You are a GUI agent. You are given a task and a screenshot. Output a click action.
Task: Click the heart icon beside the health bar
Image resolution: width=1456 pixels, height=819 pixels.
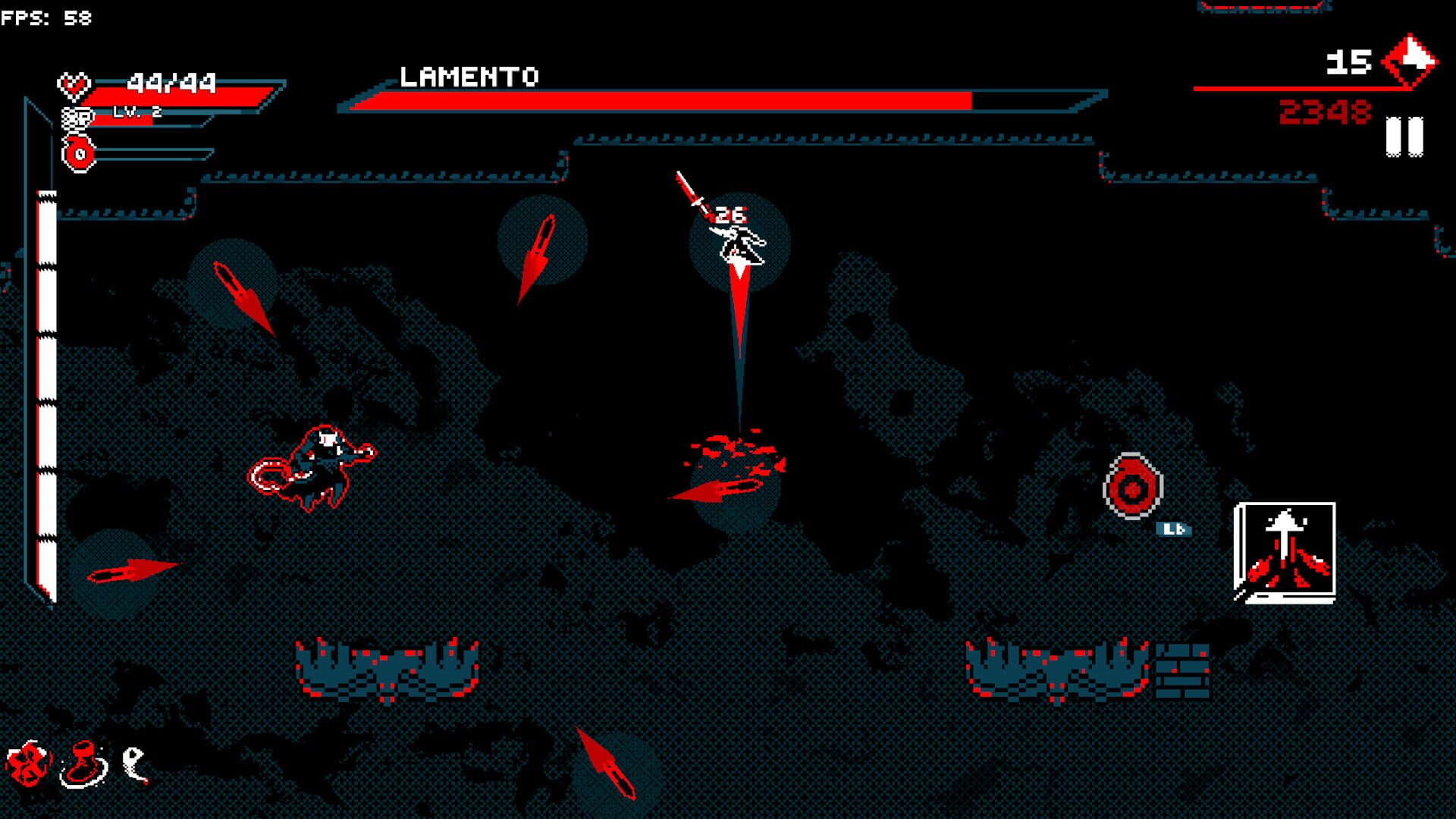(x=74, y=83)
